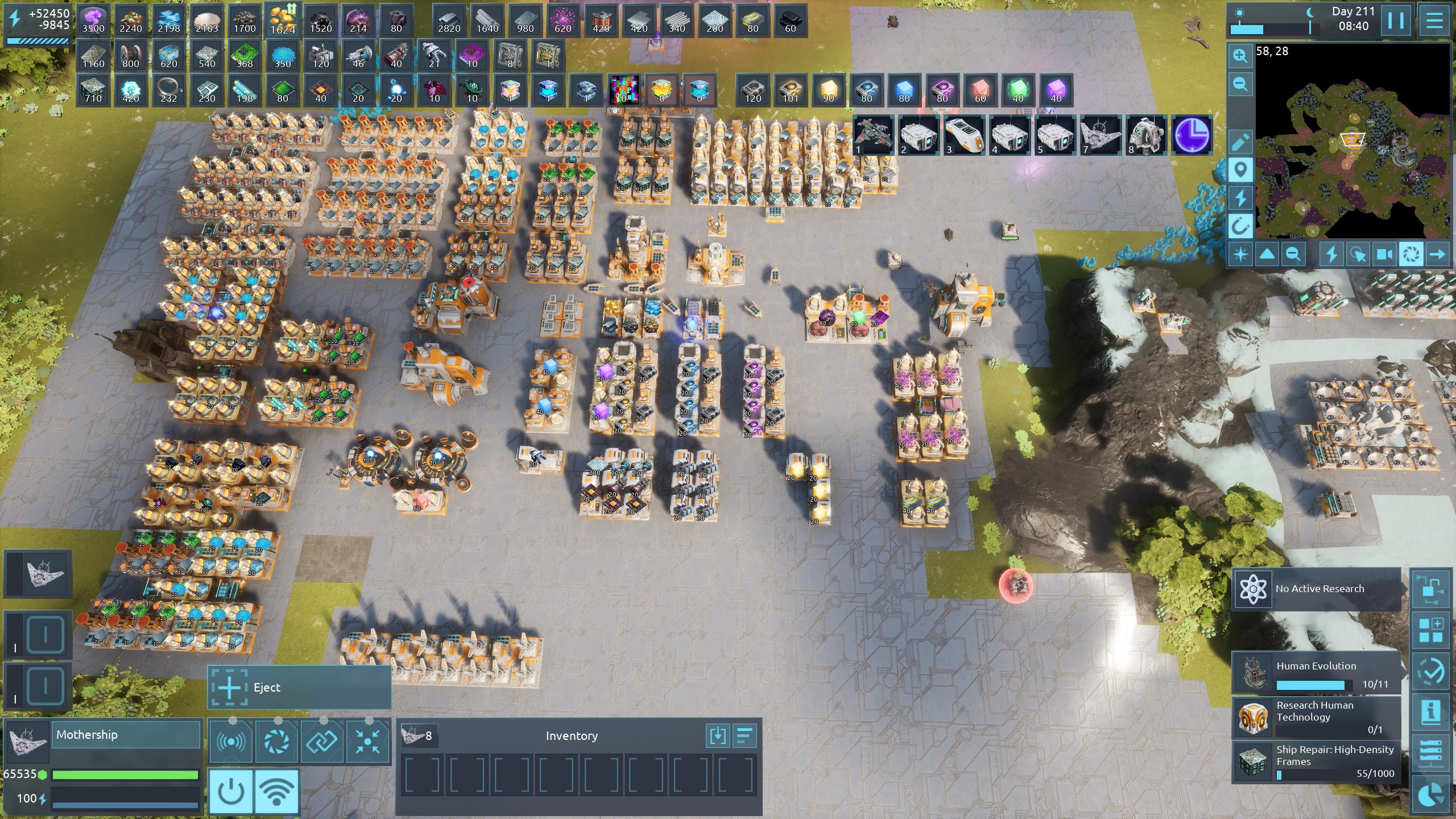1456x819 pixels.
Task: Open the info book codex button
Action: 1431,711
